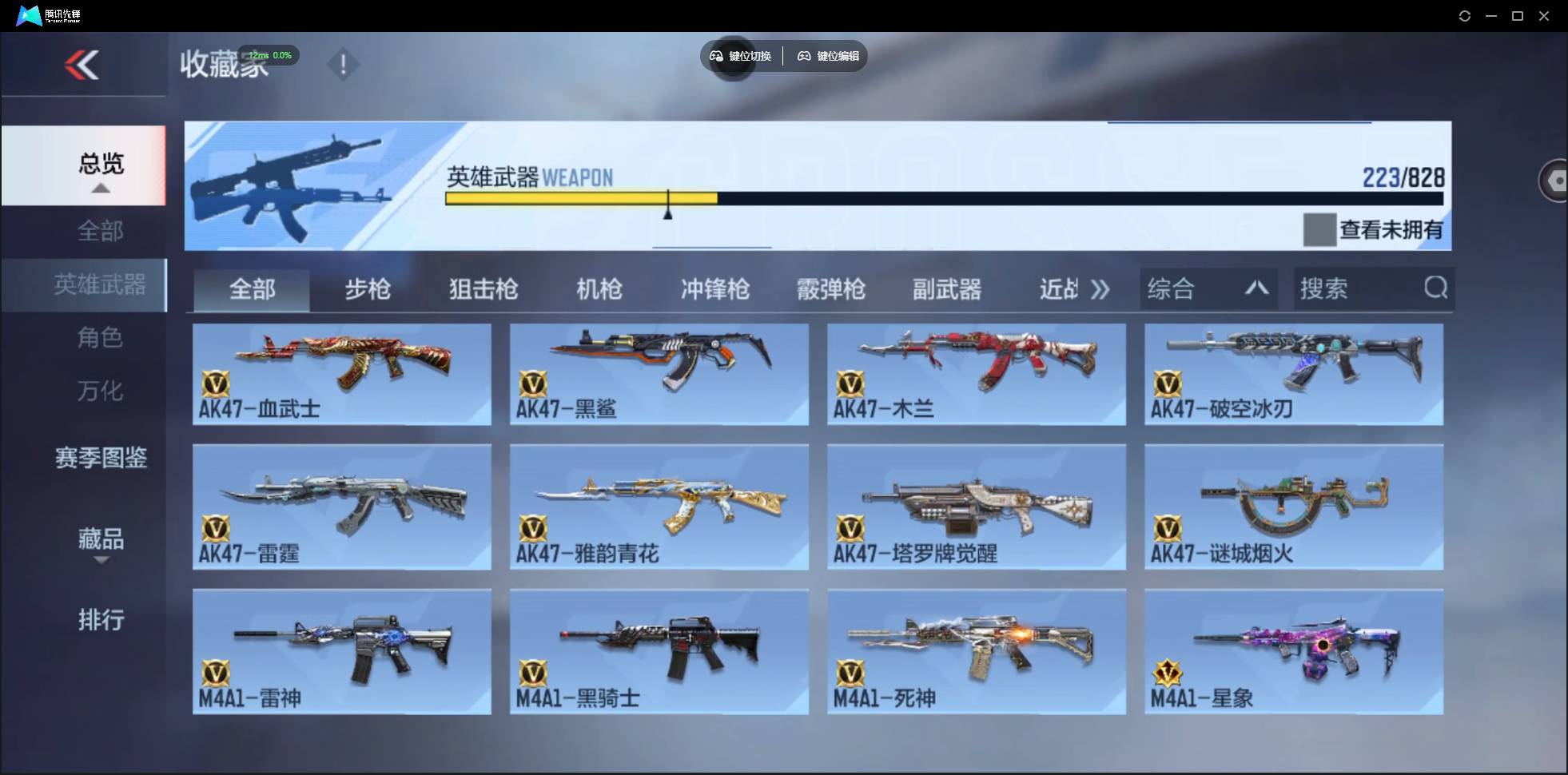
Task: Click the golden V badge on M4A1-星象
Action: pyautogui.click(x=1168, y=671)
